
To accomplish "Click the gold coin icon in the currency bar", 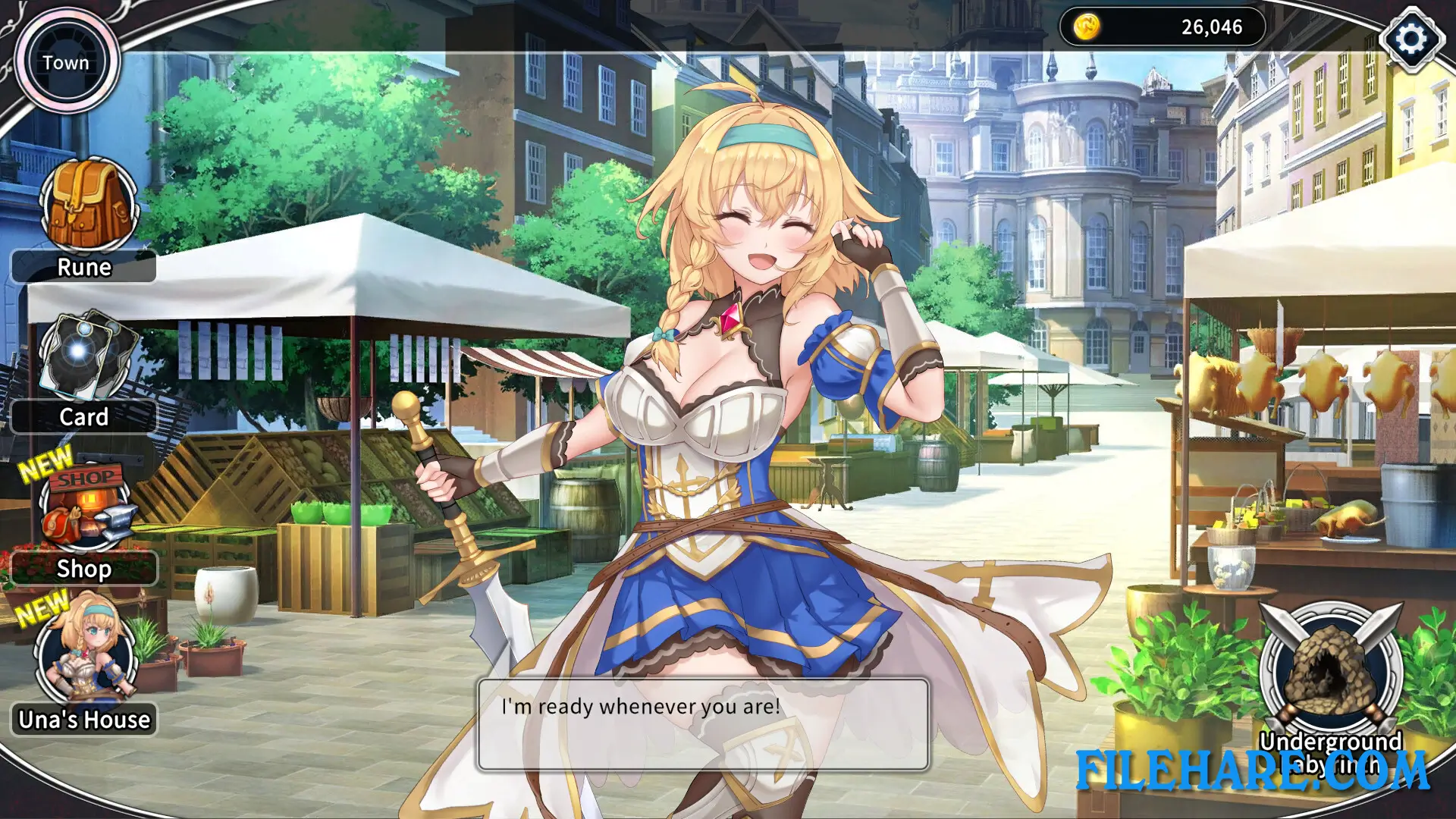I will coord(1086,28).
